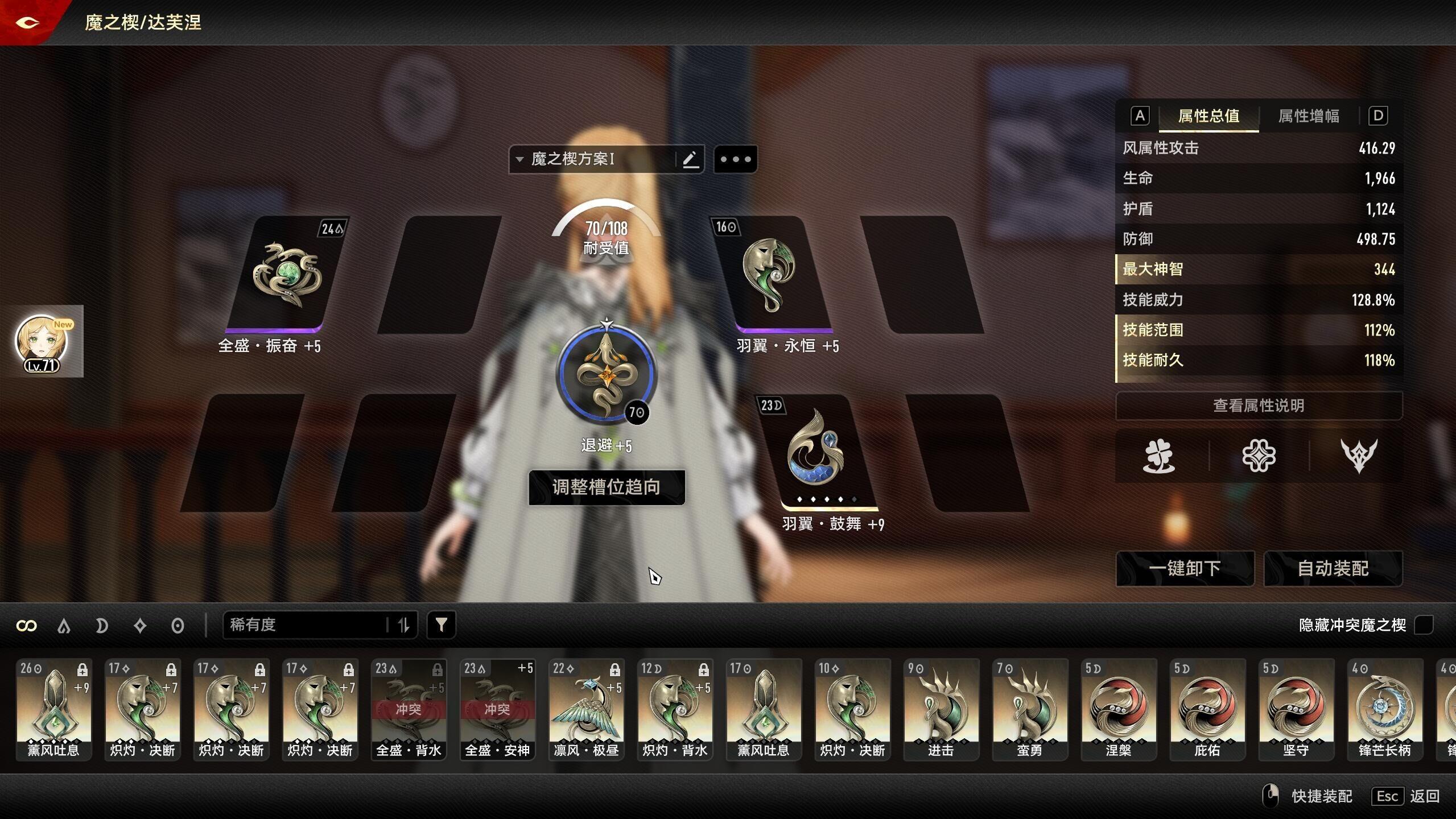
Task: Switch to the 属性增幅 tab
Action: click(1309, 116)
